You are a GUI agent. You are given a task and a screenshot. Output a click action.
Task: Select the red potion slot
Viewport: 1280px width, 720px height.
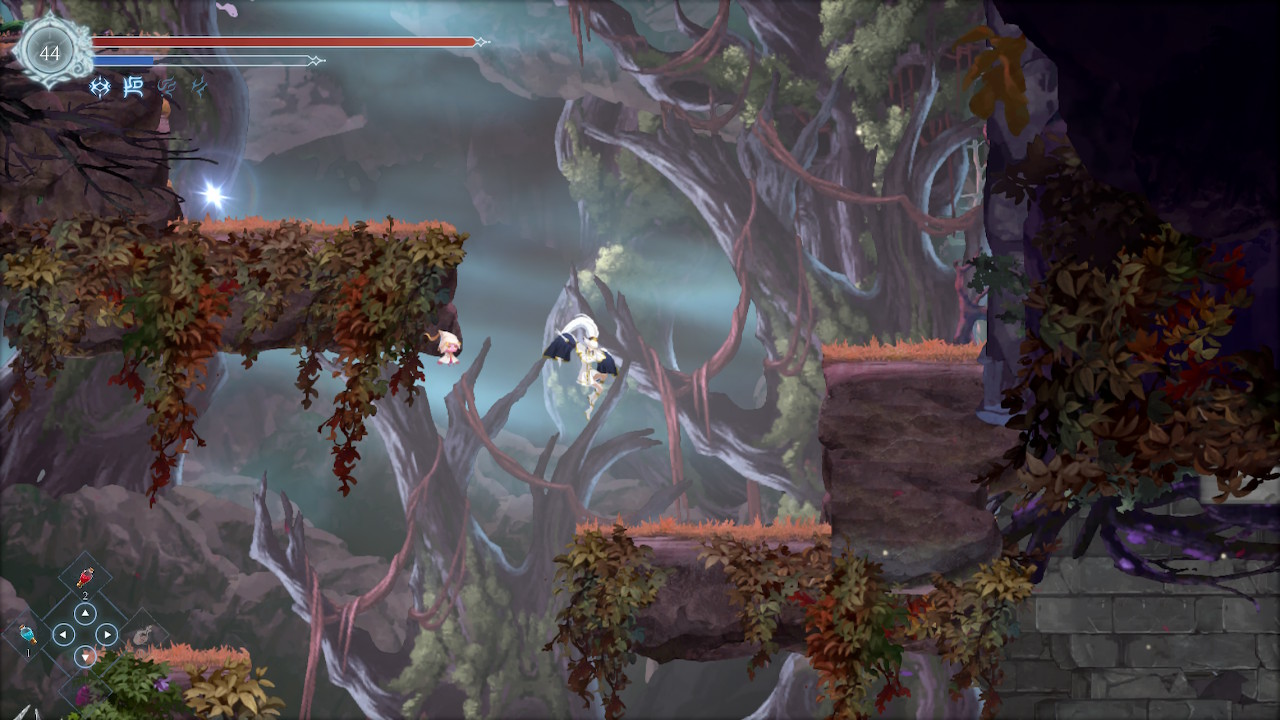point(85,579)
